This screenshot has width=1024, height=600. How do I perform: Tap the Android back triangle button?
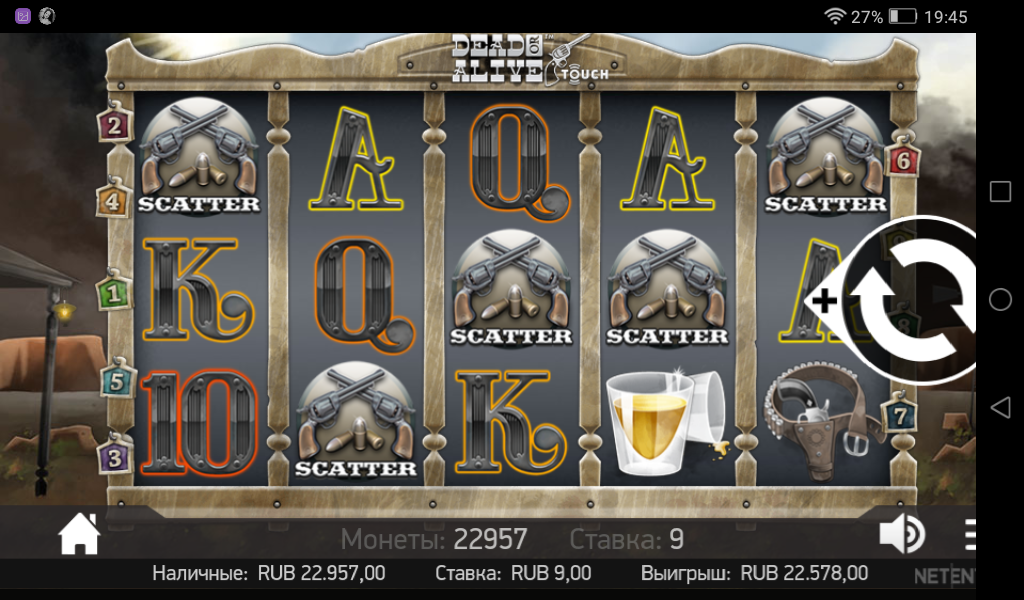999,407
